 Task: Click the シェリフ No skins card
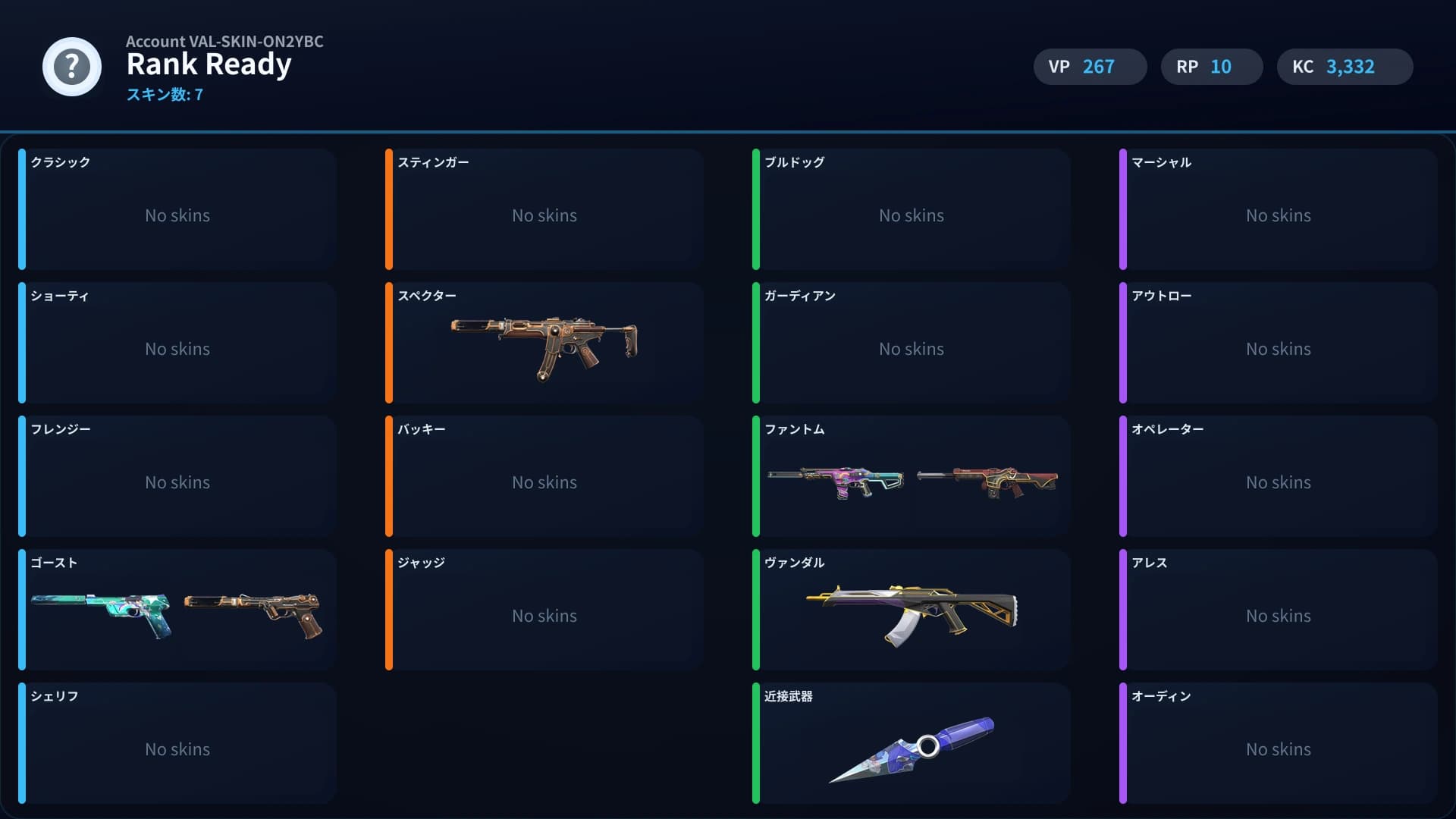(x=177, y=743)
